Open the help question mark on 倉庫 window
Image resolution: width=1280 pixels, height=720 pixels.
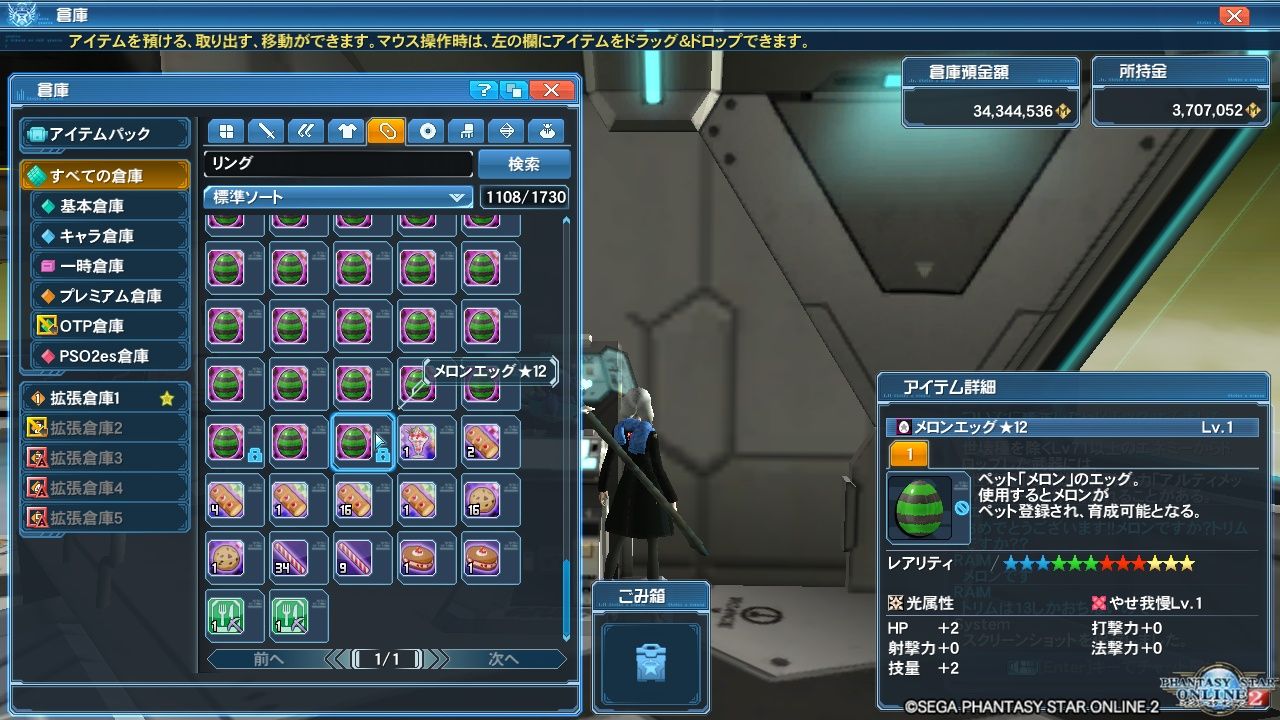(485, 90)
